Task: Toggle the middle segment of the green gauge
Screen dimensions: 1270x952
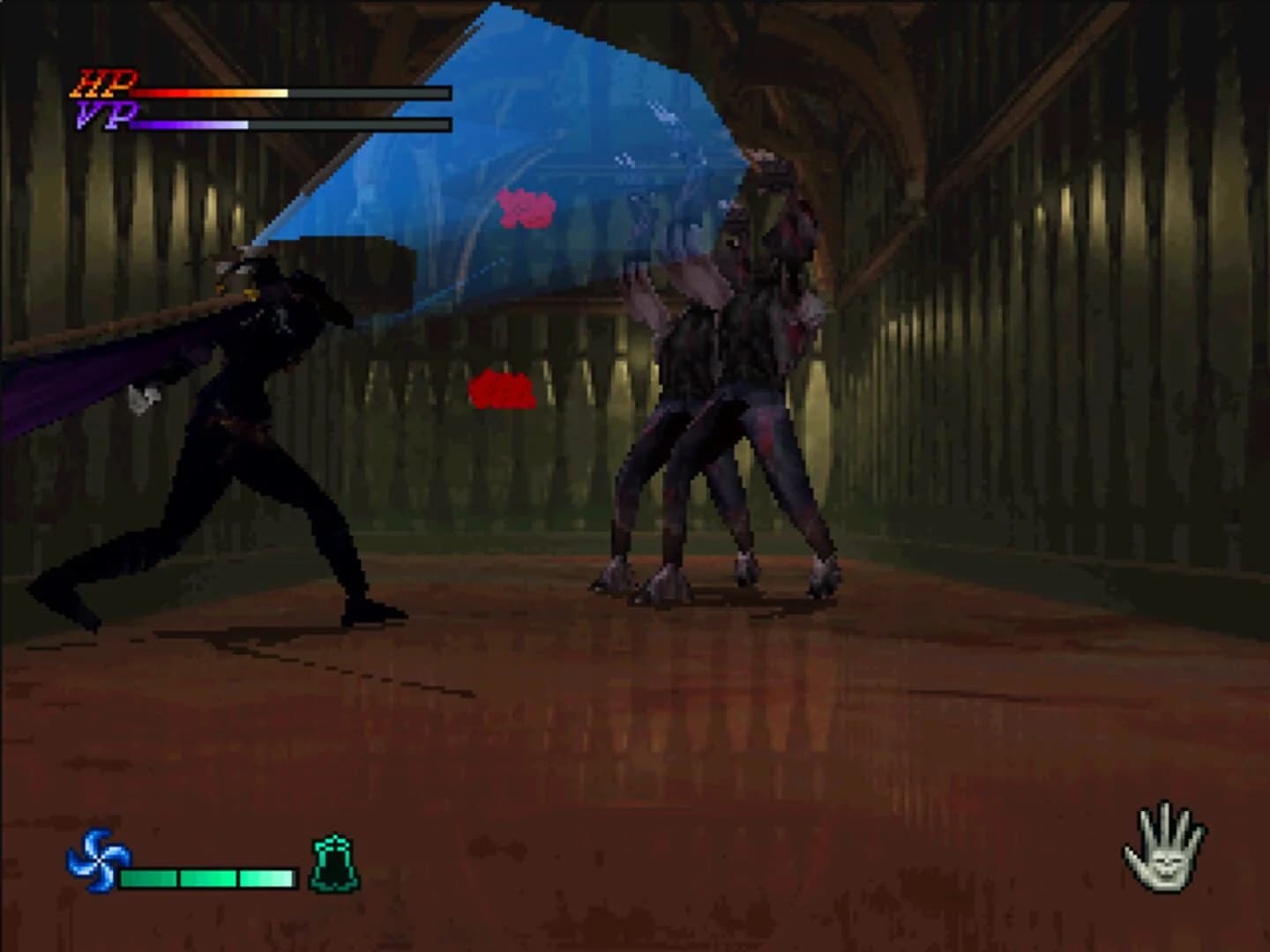Action: click(207, 877)
